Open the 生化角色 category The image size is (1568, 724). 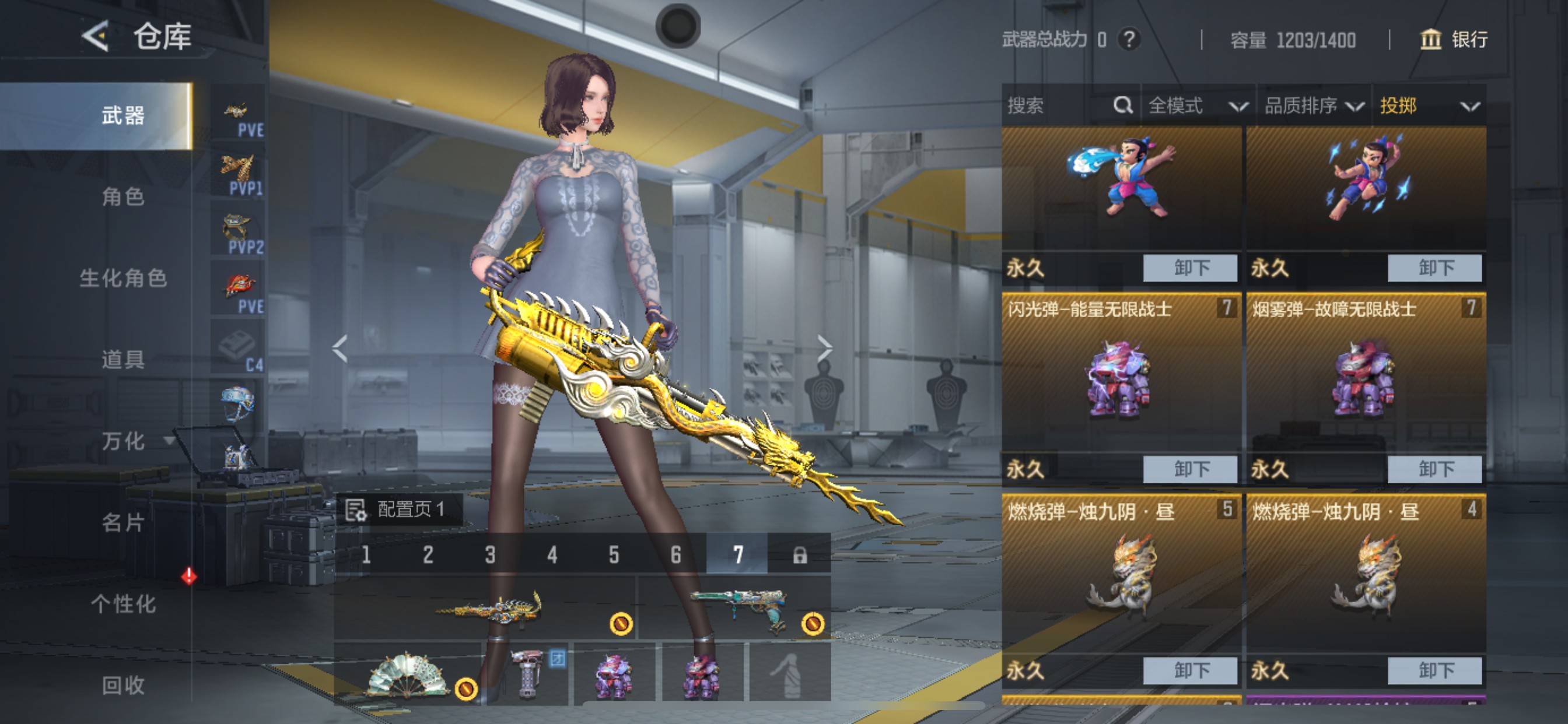click(123, 278)
